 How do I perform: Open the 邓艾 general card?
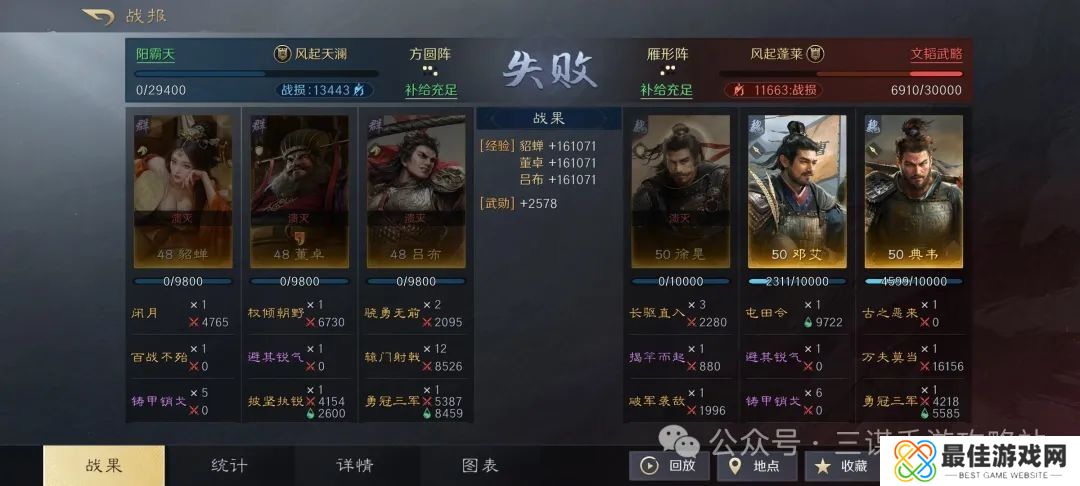pos(797,191)
